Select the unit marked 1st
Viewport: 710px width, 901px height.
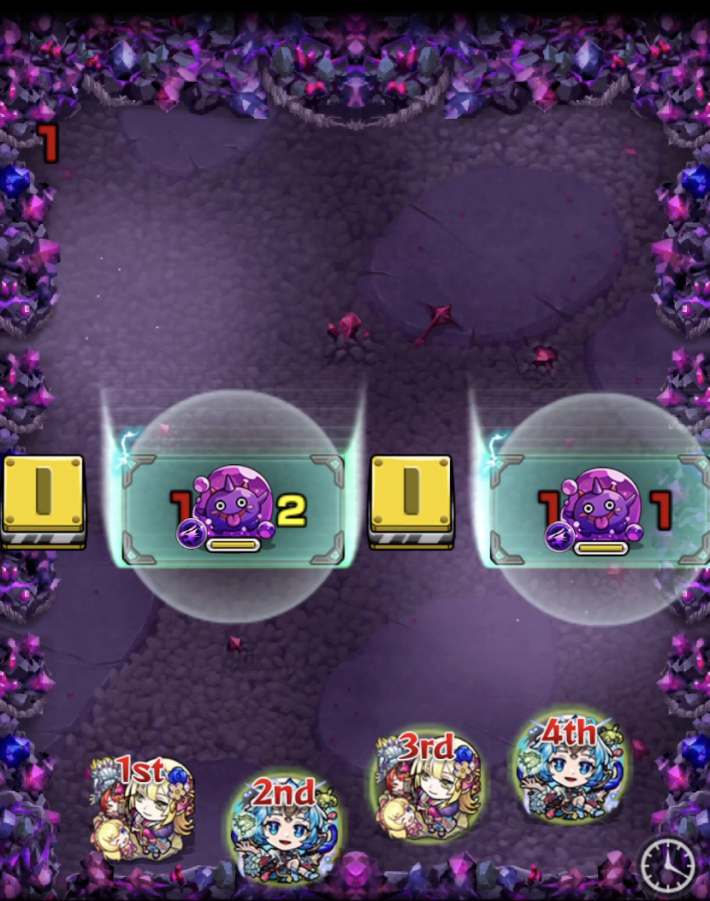pyautogui.click(x=142, y=808)
